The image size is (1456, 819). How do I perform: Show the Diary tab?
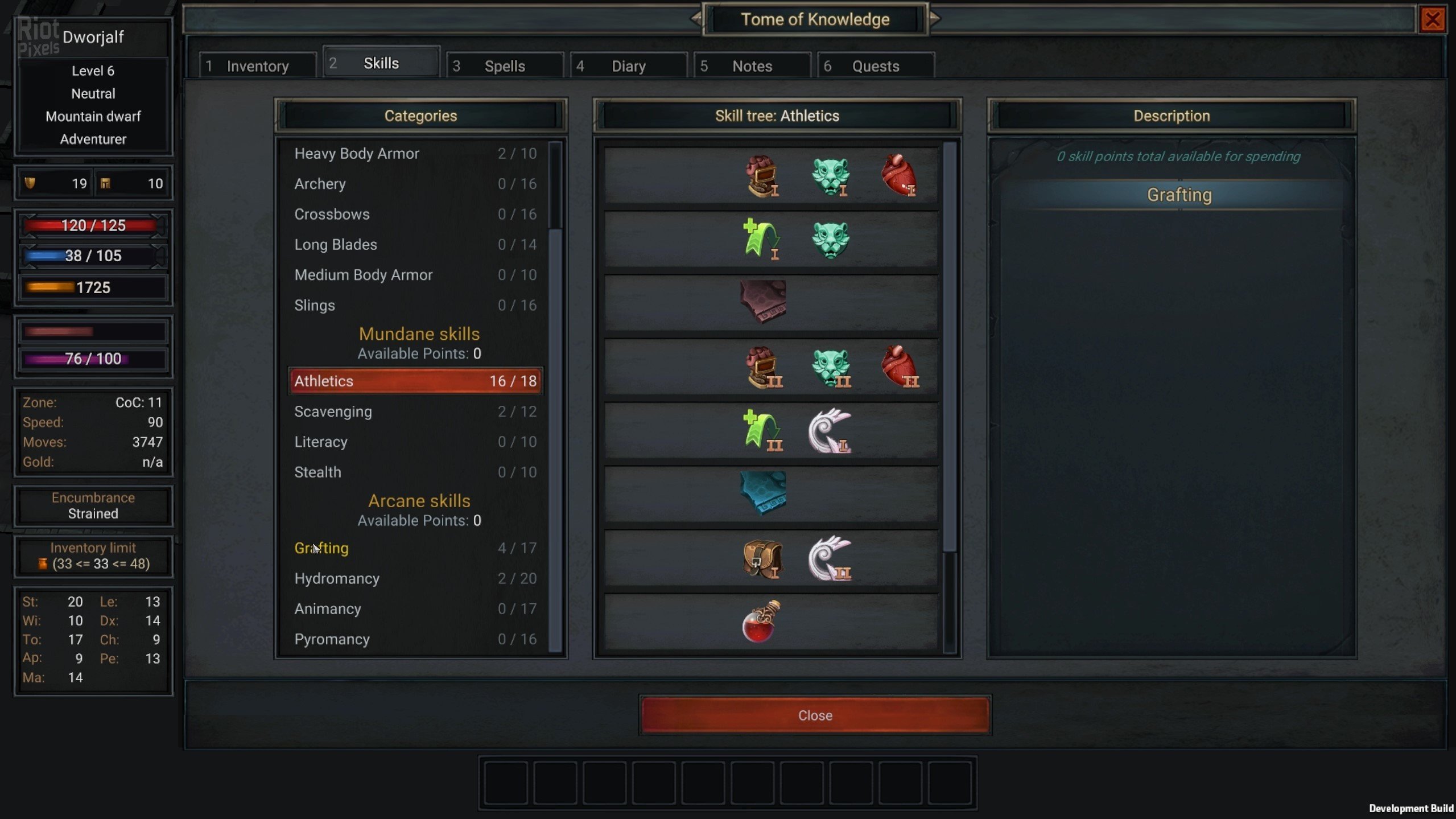point(628,66)
